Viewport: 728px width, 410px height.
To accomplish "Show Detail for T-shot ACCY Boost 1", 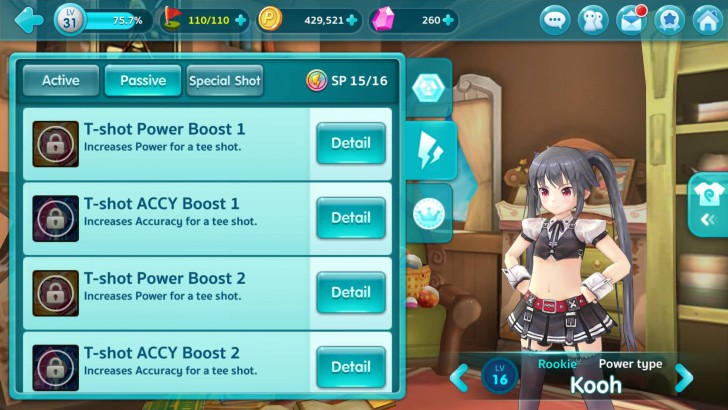I will [x=350, y=217].
